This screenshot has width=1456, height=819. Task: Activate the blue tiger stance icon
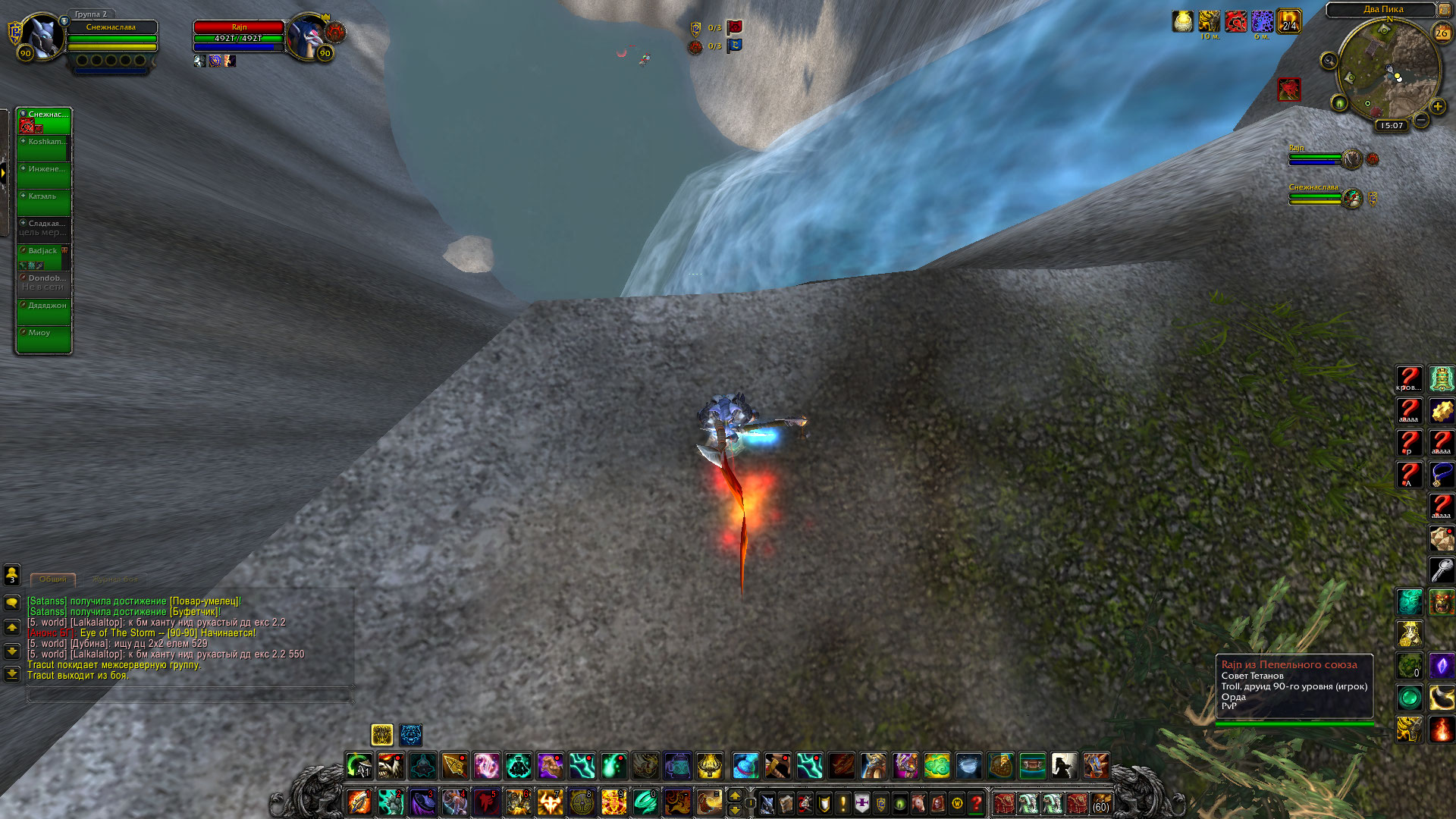tap(411, 734)
